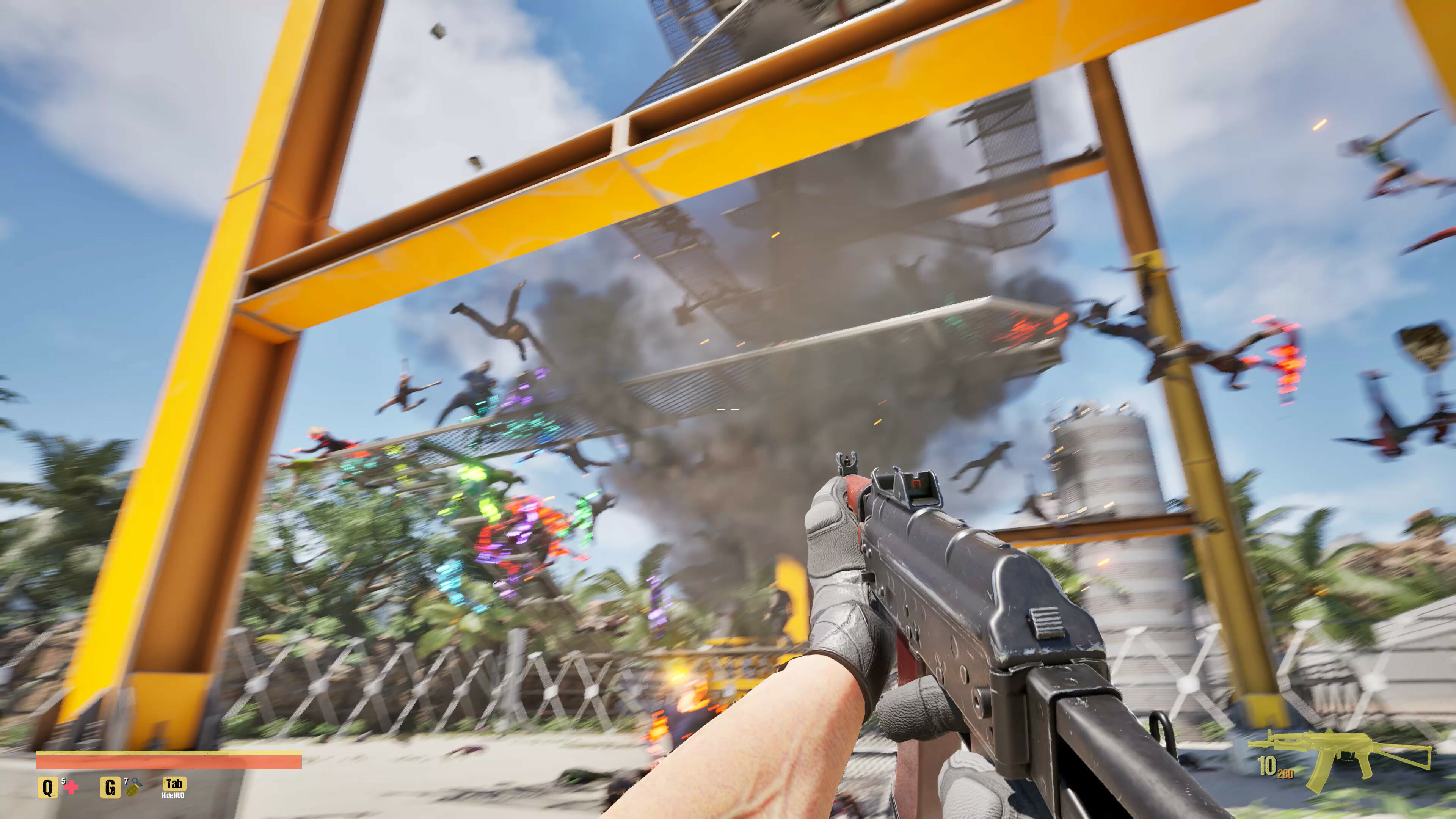Click the ammo count showing 10

1268,765
